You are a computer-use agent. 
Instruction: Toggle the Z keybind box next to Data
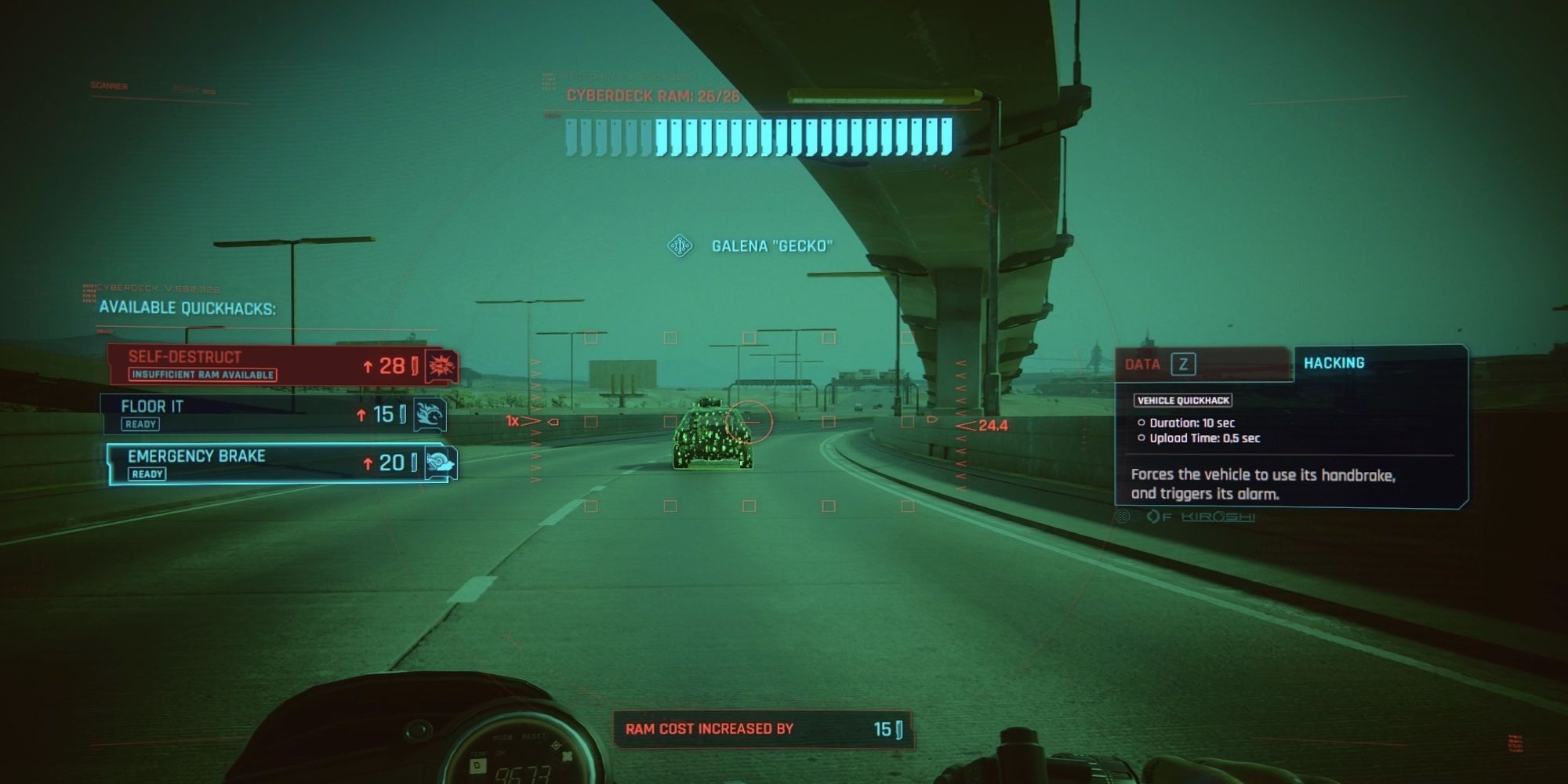(1184, 364)
